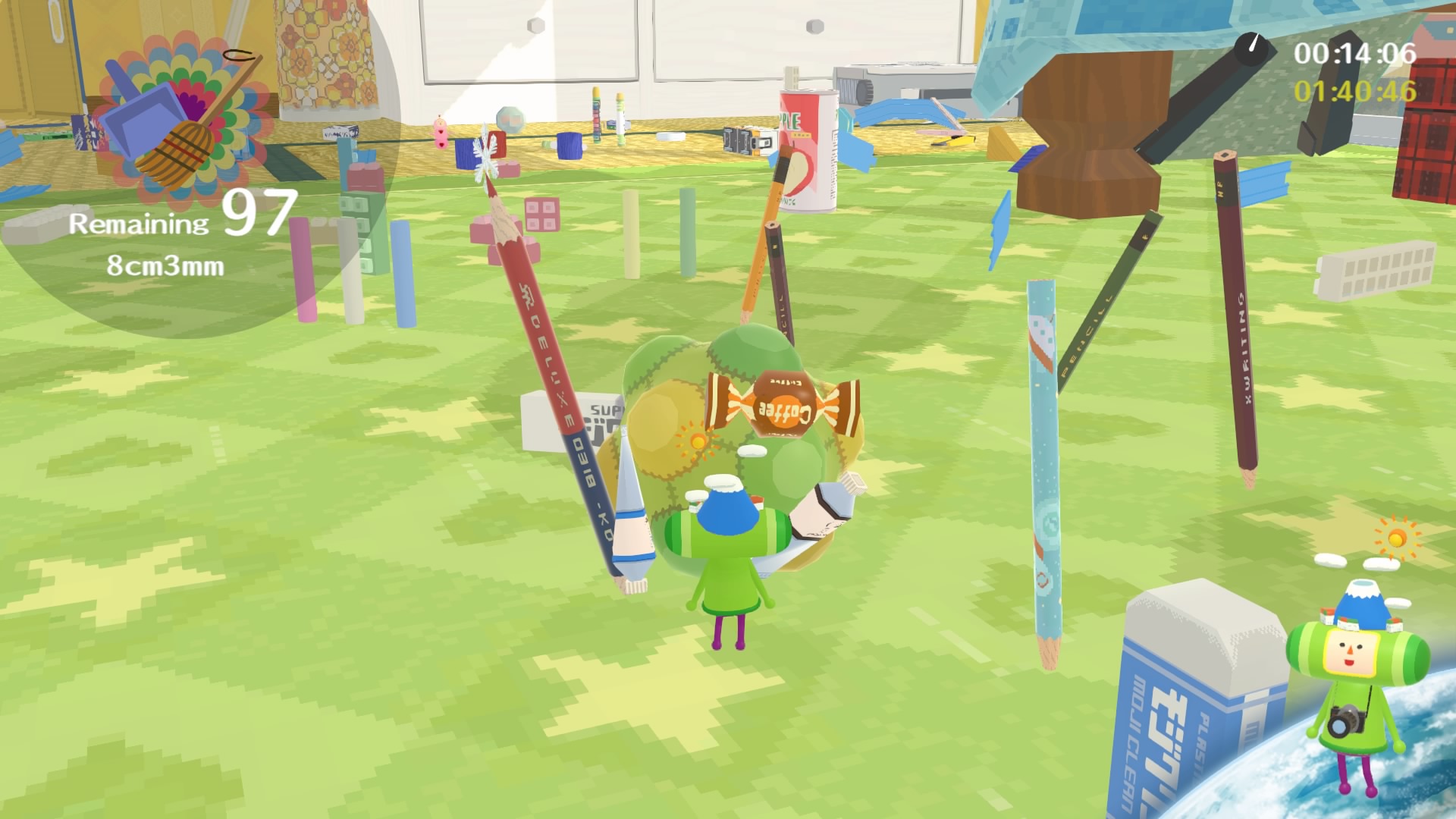The height and width of the screenshot is (819, 1456).
Task: Click the blue rocket-print PENCILL pencil
Action: click(1045, 455)
